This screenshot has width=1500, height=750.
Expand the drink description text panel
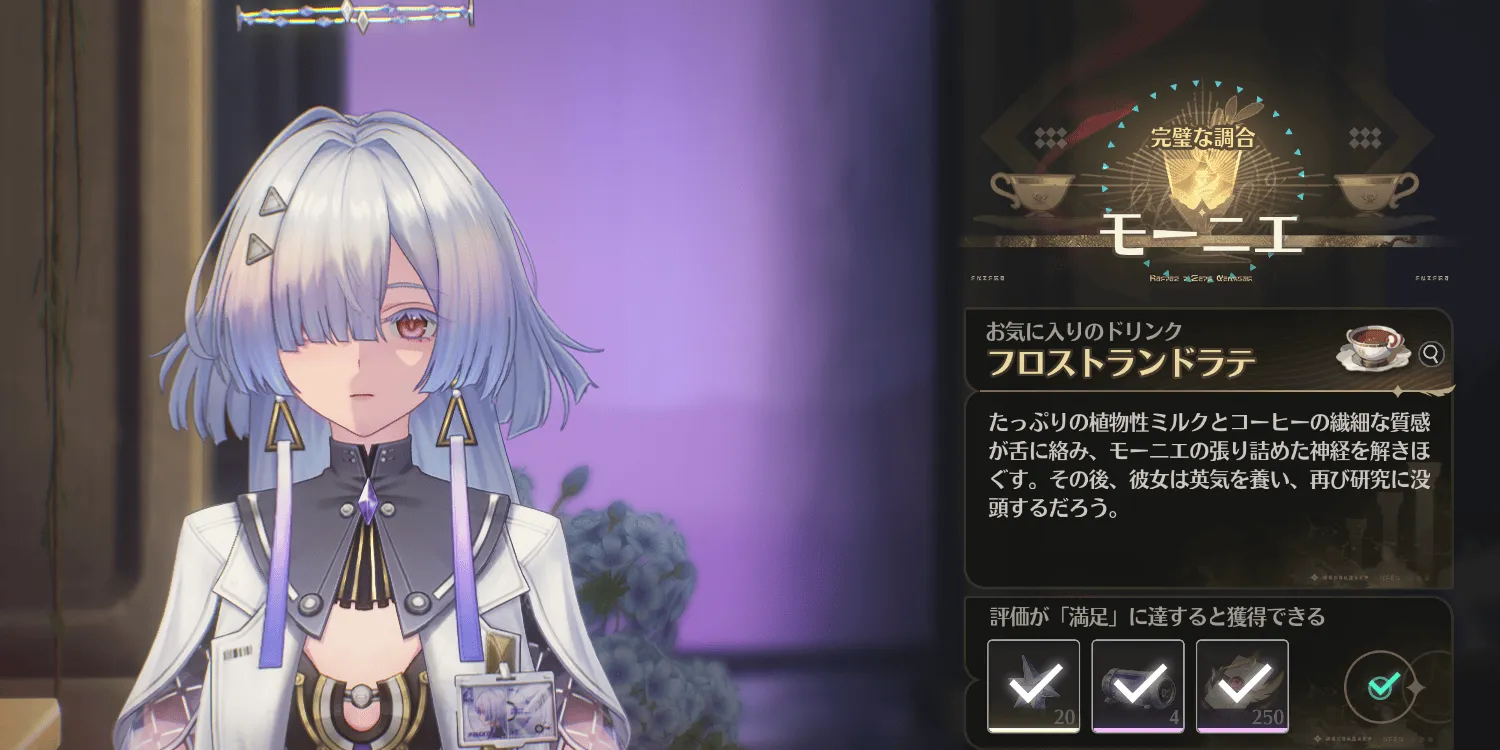(1205, 470)
